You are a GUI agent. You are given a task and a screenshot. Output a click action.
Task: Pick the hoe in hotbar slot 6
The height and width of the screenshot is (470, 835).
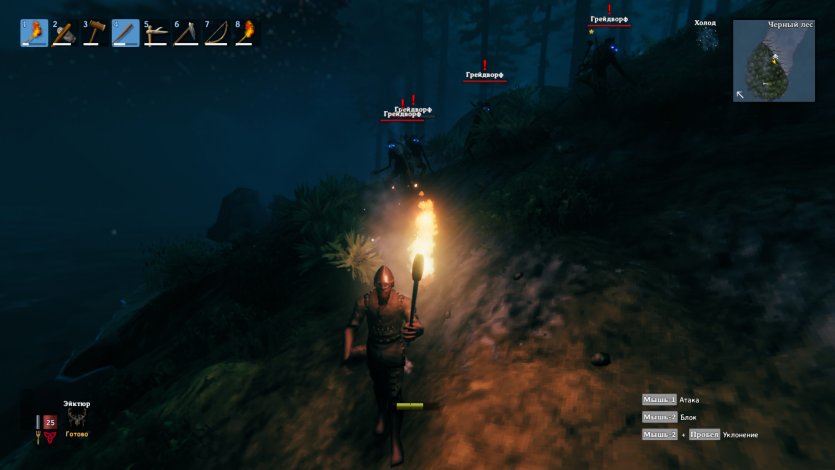coord(187,33)
